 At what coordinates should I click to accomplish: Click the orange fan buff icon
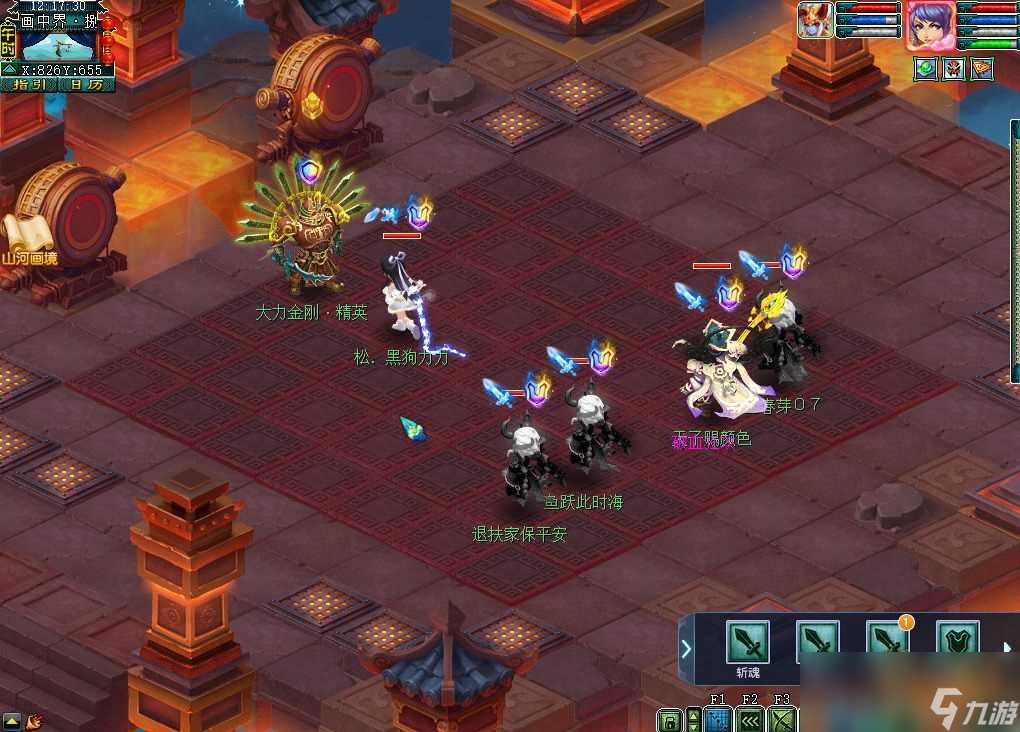click(983, 68)
